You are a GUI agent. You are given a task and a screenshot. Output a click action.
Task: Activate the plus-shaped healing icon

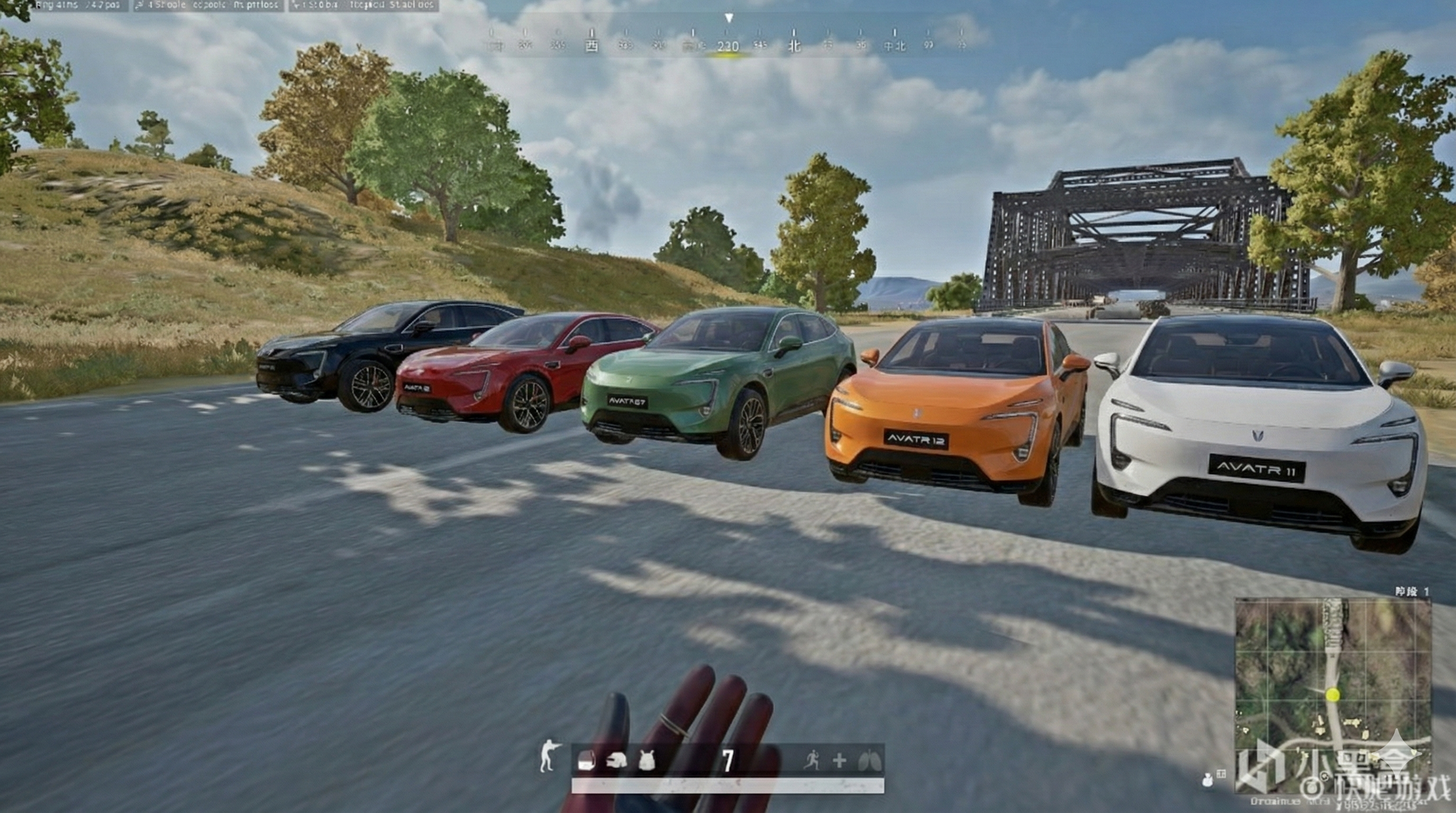[x=839, y=761]
